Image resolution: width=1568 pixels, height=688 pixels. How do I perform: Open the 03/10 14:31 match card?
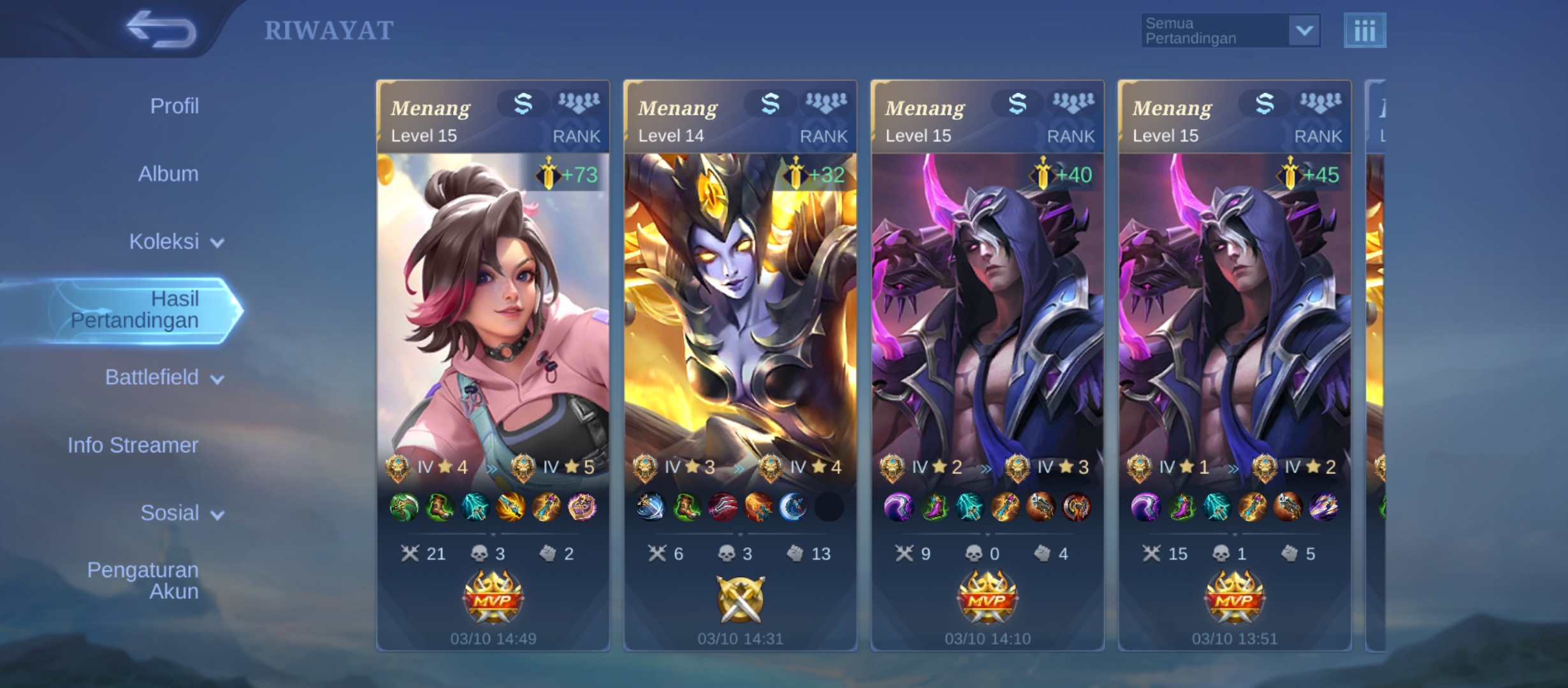coord(740,365)
